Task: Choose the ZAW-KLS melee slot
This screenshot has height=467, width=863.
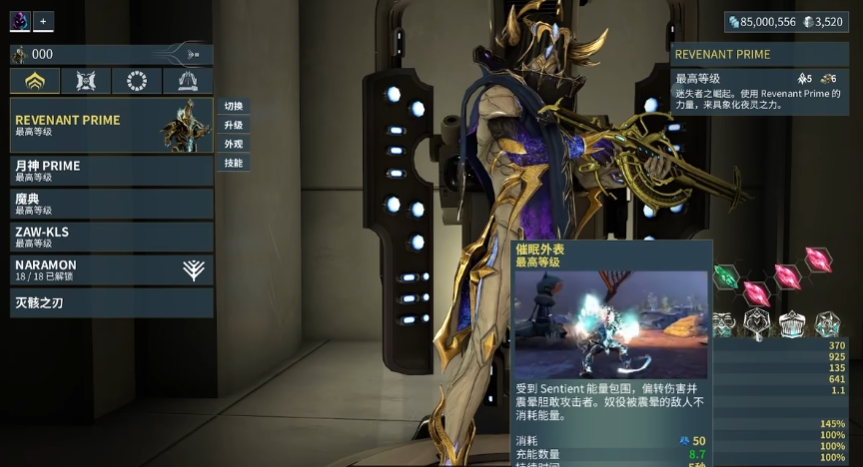Action: click(x=111, y=237)
